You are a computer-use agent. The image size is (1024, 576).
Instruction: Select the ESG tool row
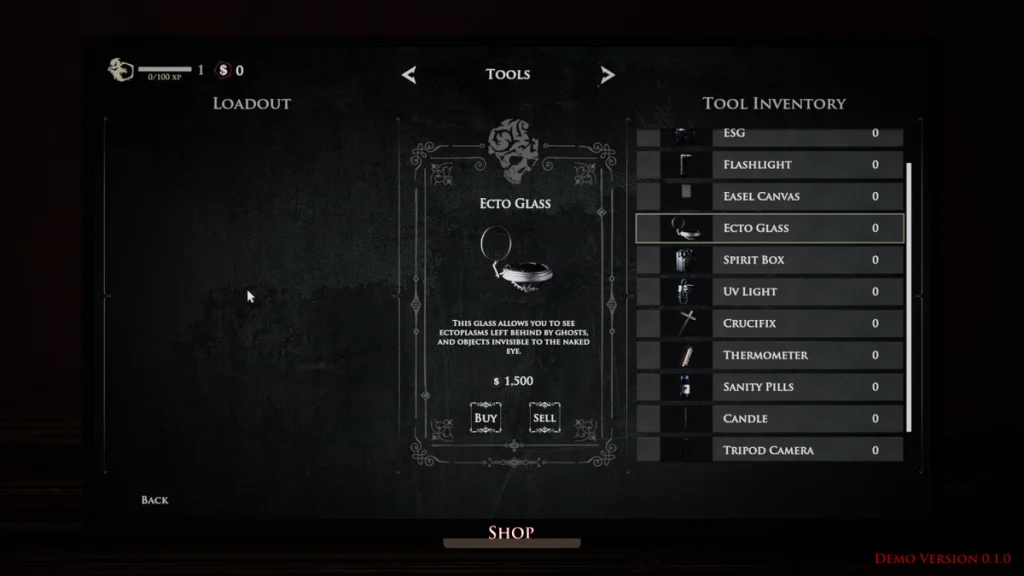(x=770, y=135)
